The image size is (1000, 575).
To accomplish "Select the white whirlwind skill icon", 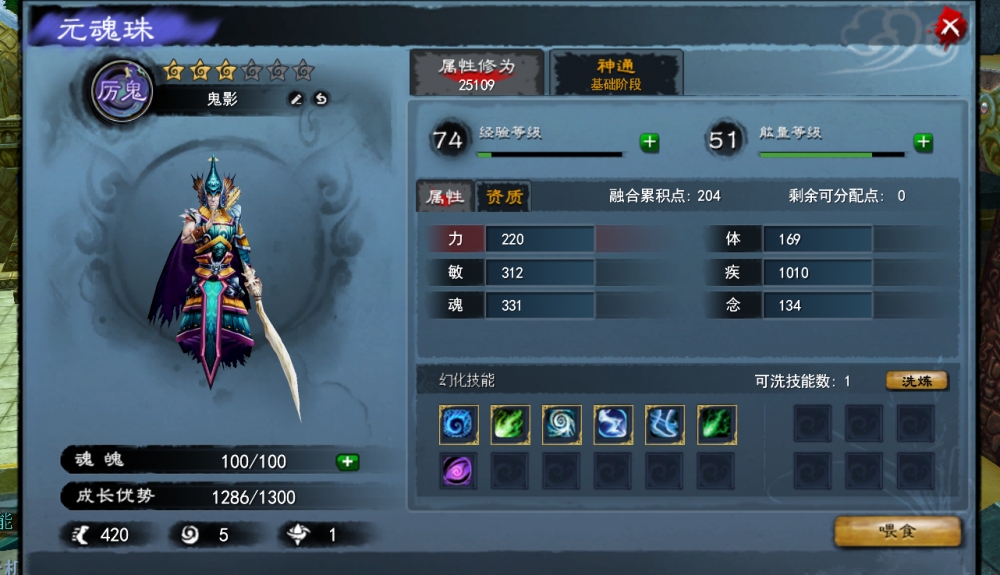I will (562, 425).
